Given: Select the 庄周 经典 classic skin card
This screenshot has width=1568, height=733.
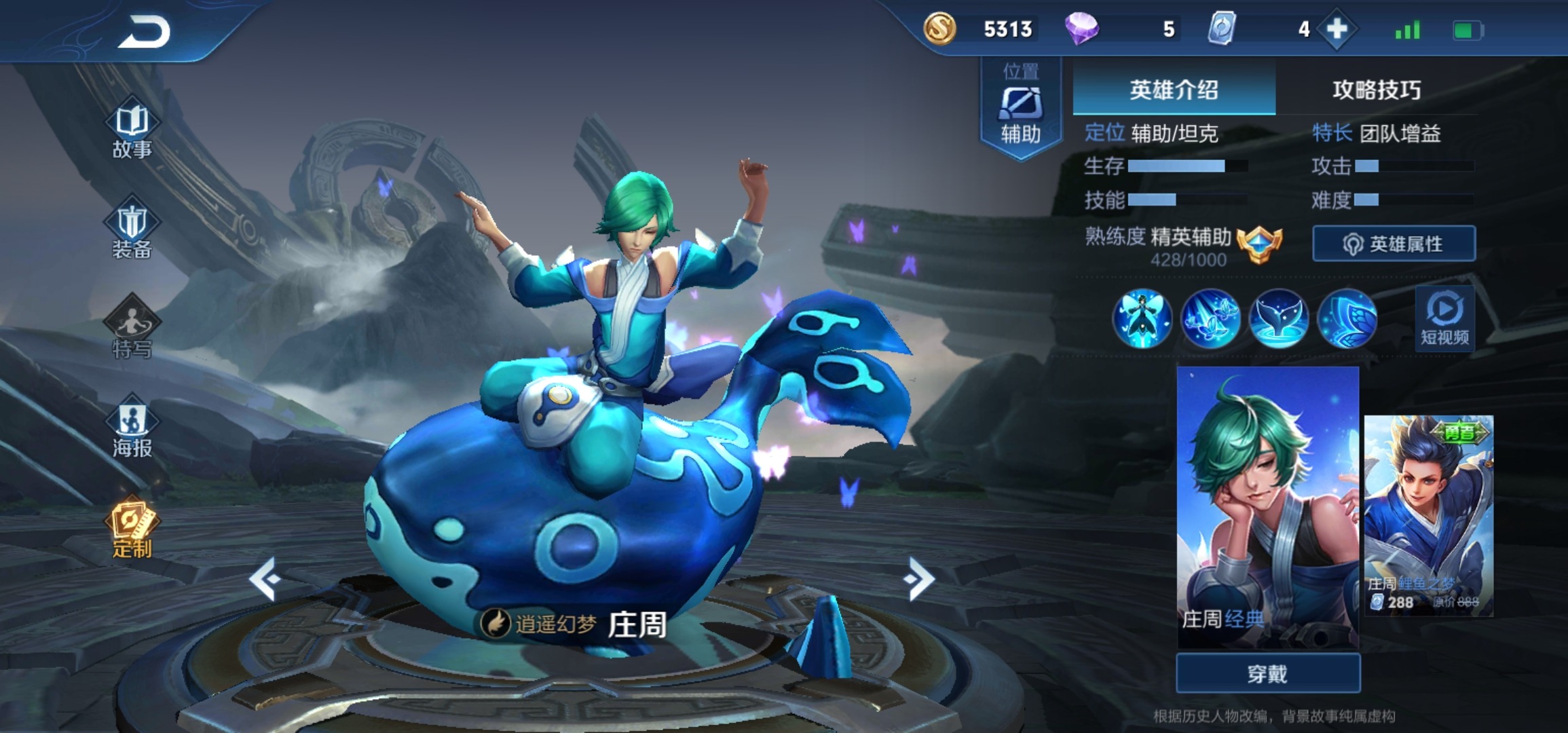Looking at the screenshot, I should click(x=1267, y=506).
